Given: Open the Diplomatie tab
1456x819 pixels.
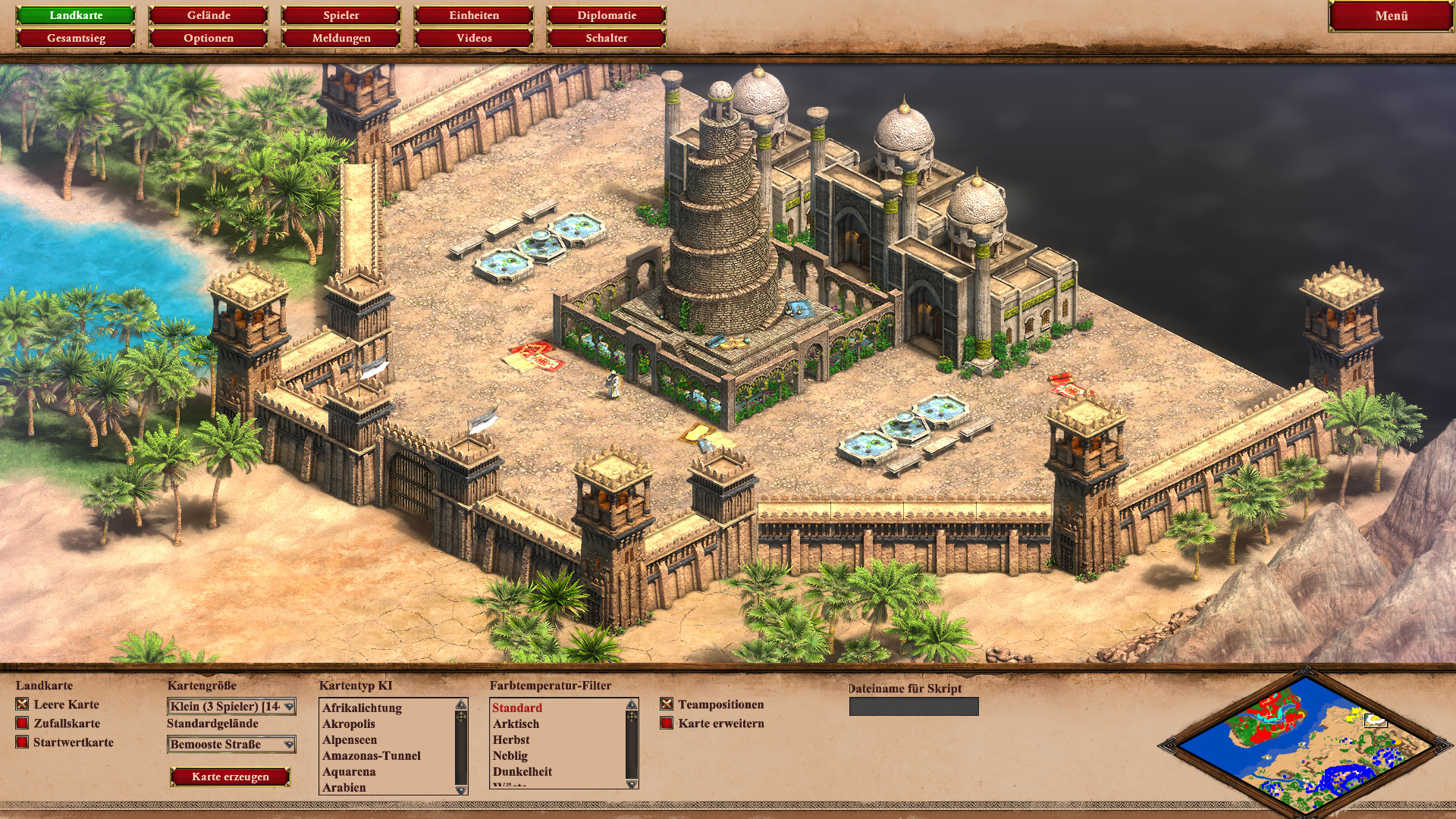Looking at the screenshot, I should [607, 15].
